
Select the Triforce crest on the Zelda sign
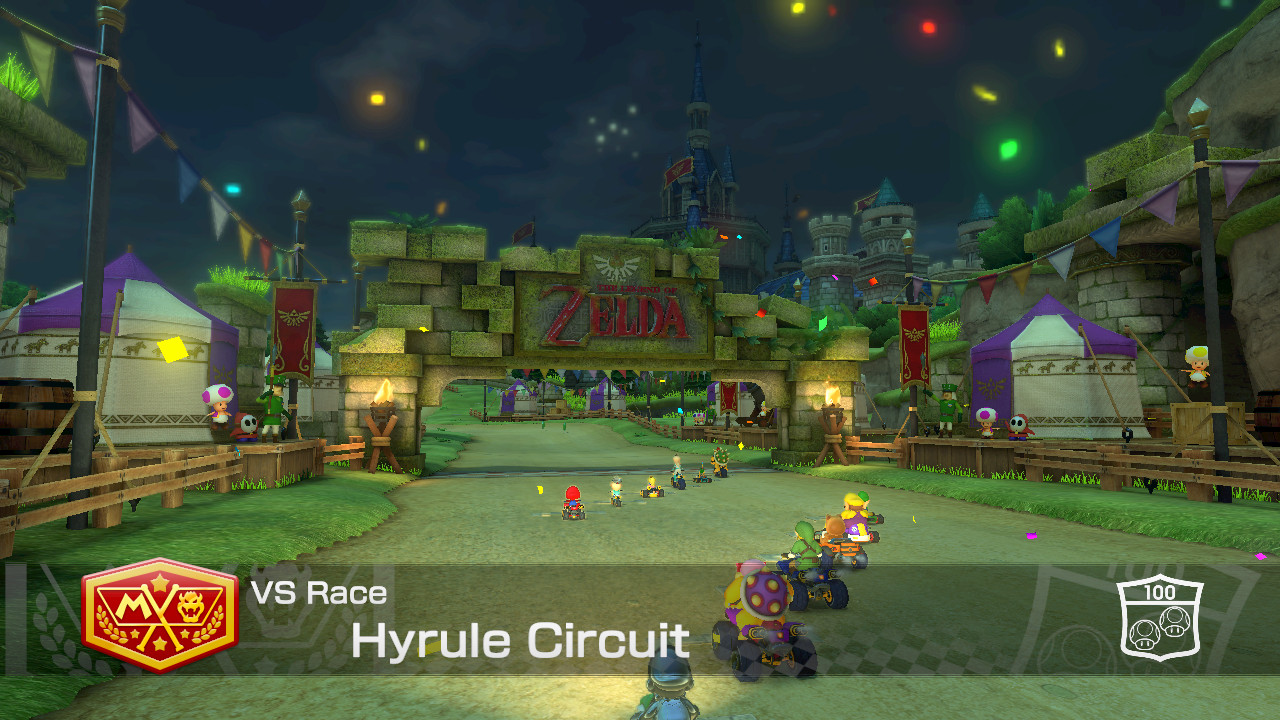[615, 266]
